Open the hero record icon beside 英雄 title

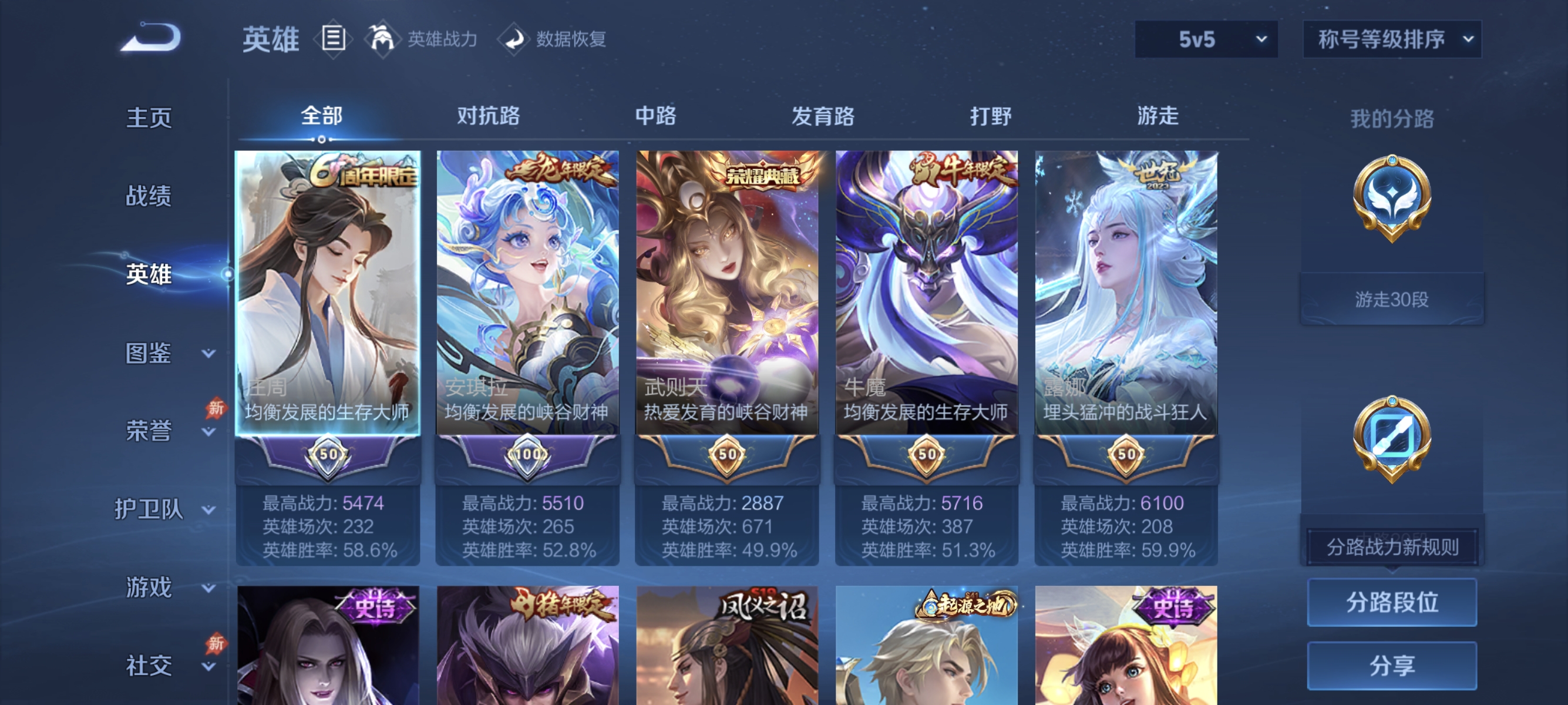click(x=332, y=39)
